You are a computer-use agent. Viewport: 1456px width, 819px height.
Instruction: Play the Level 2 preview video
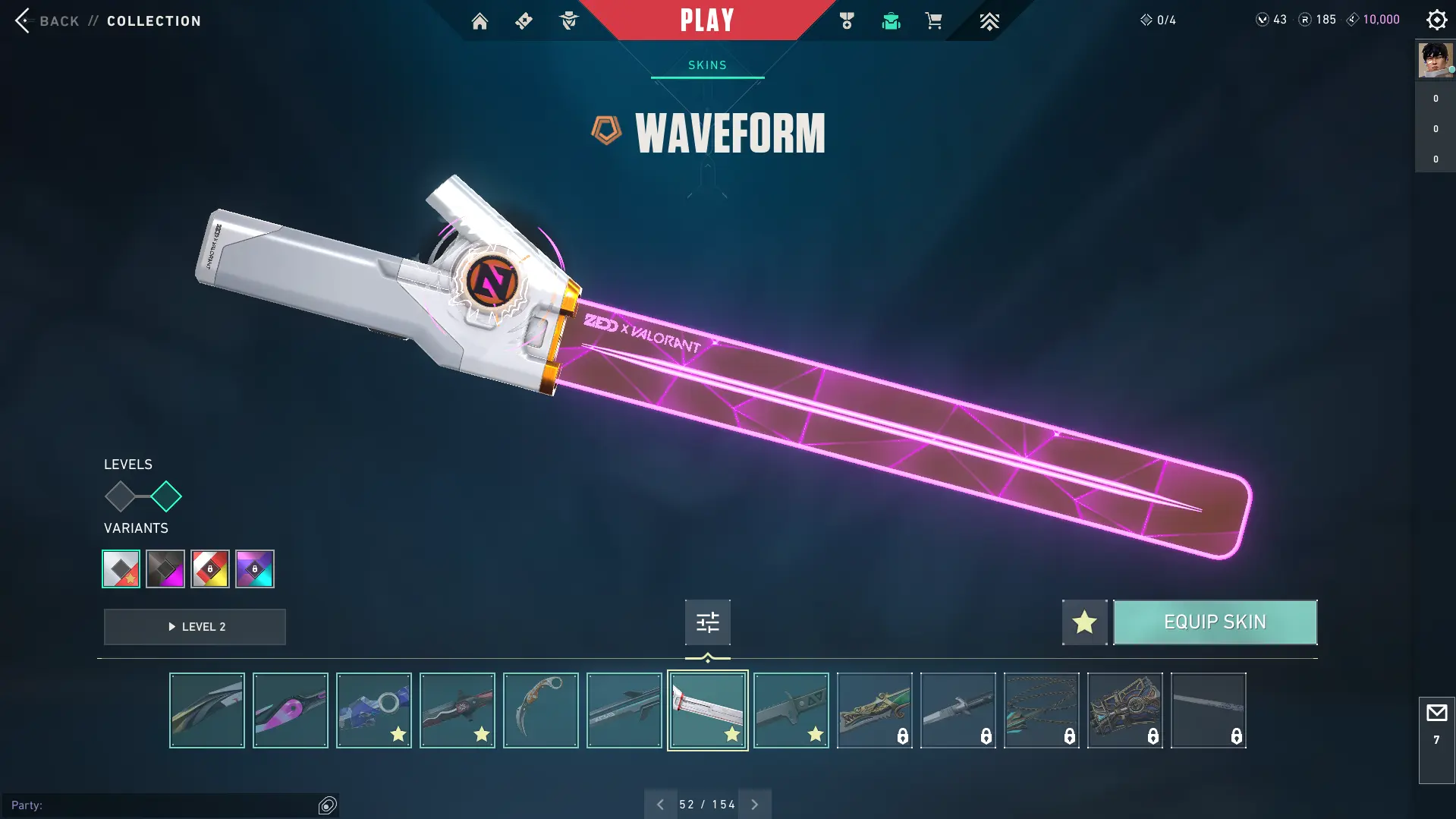(x=195, y=627)
